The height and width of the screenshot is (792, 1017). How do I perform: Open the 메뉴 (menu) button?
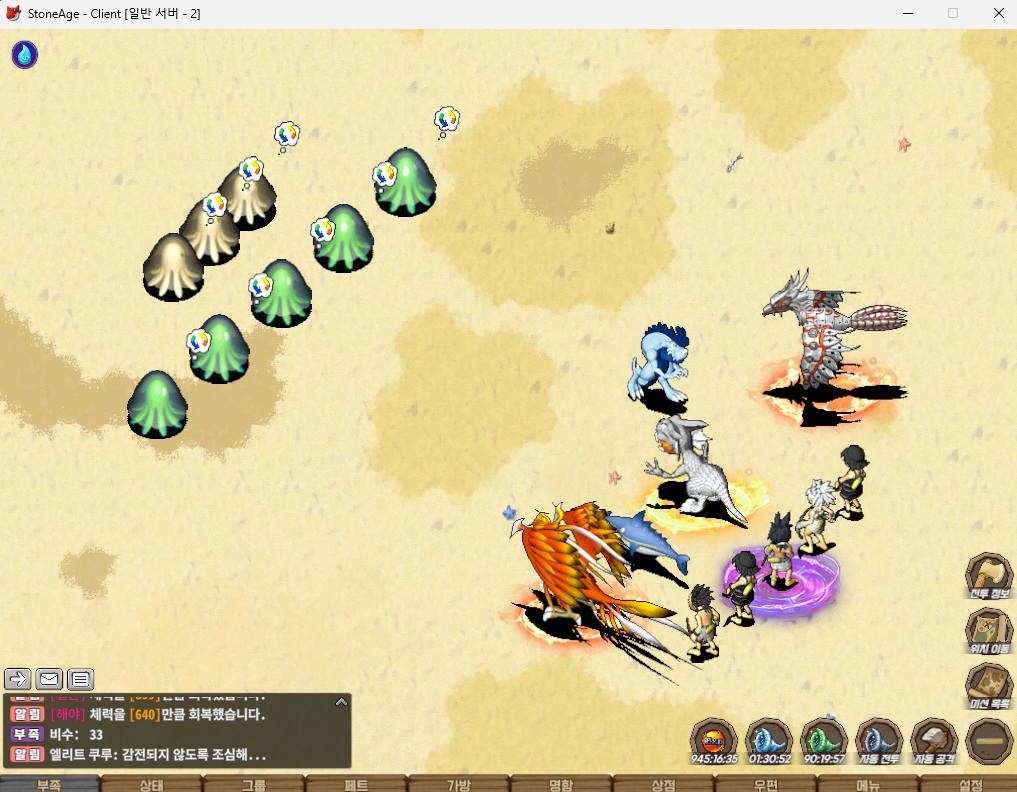click(x=867, y=784)
